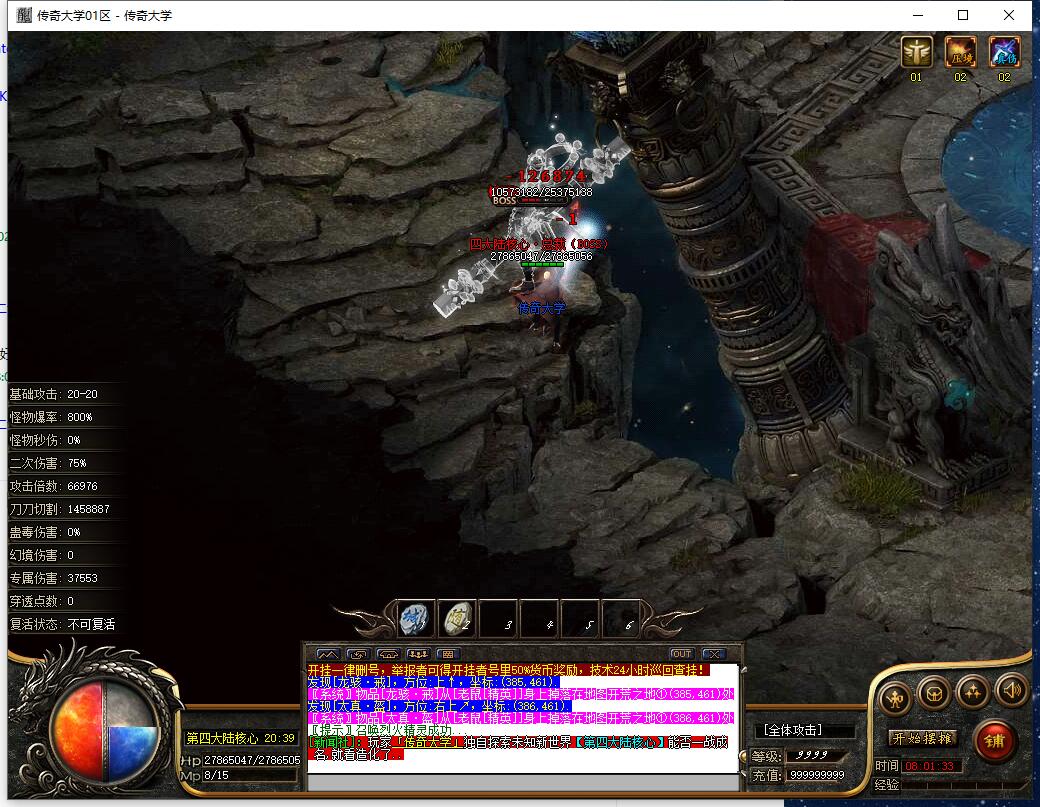Close the 传奇大学 game window
Screen dimensions: 1040x807
(1009, 15)
